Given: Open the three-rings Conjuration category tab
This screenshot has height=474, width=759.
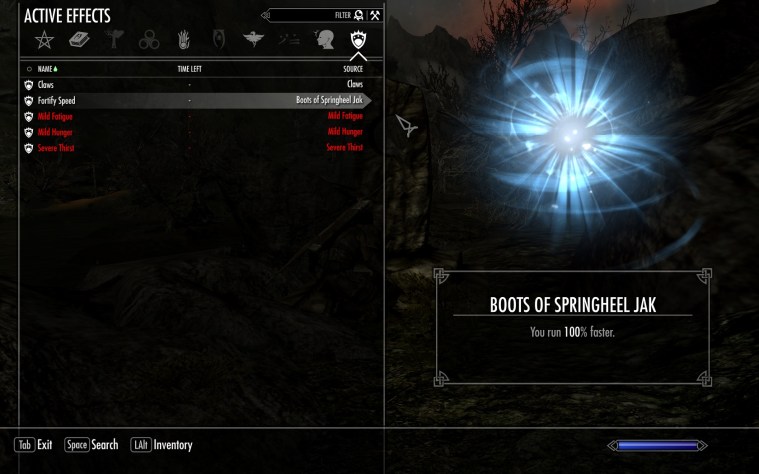Looking at the screenshot, I should (x=149, y=41).
